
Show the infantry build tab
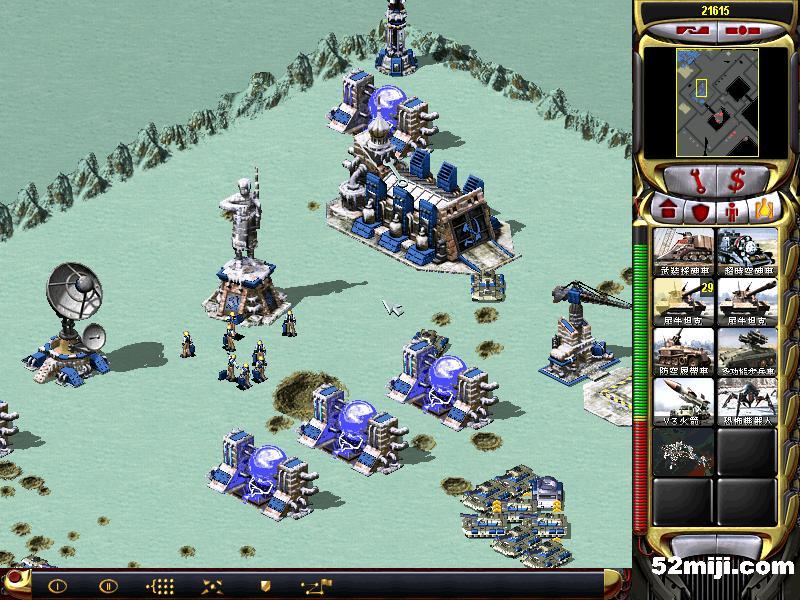pyautogui.click(x=732, y=211)
